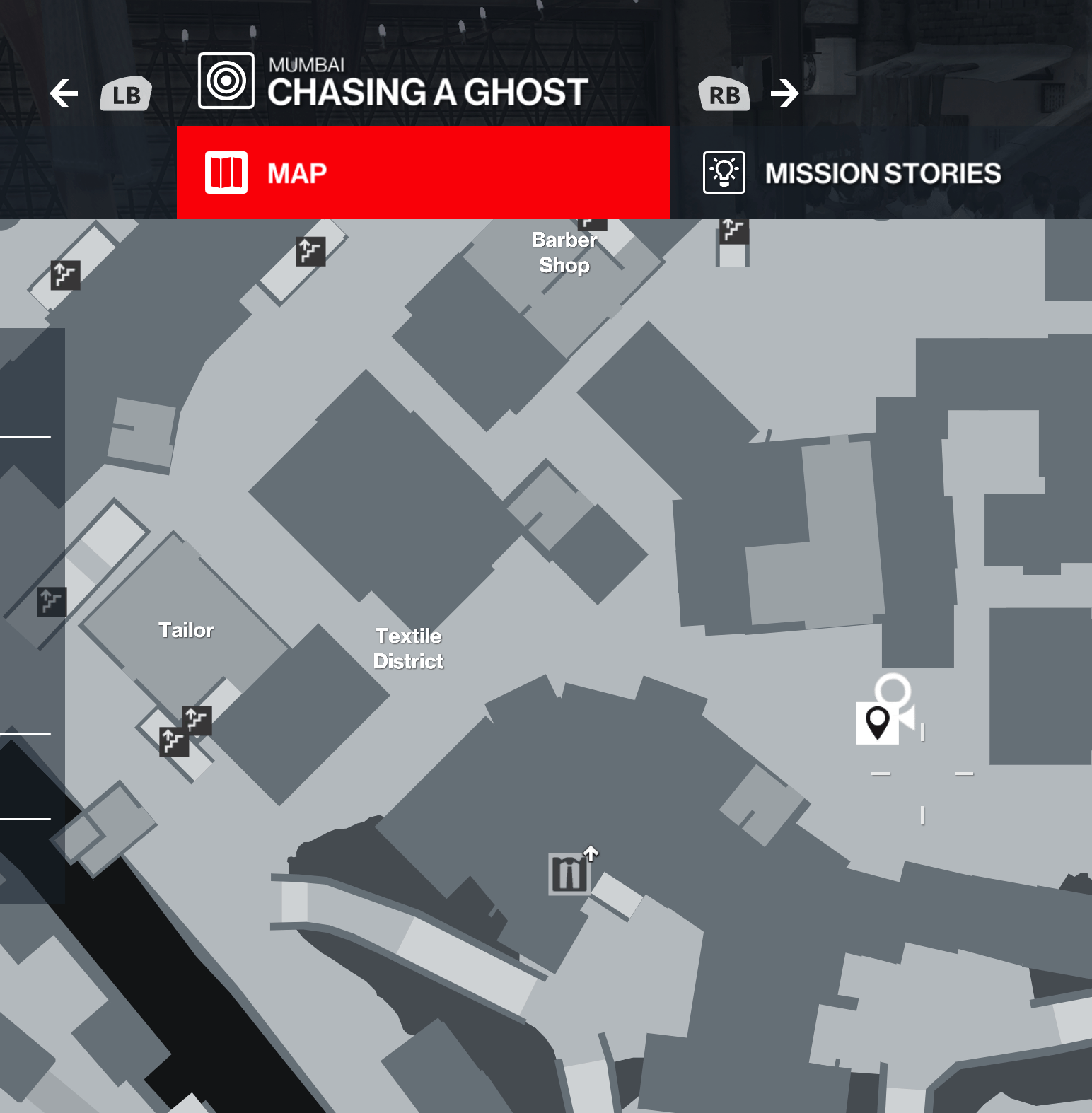The image size is (1092, 1113).
Task: Click the Barber Shop label on the map
Action: [x=564, y=253]
